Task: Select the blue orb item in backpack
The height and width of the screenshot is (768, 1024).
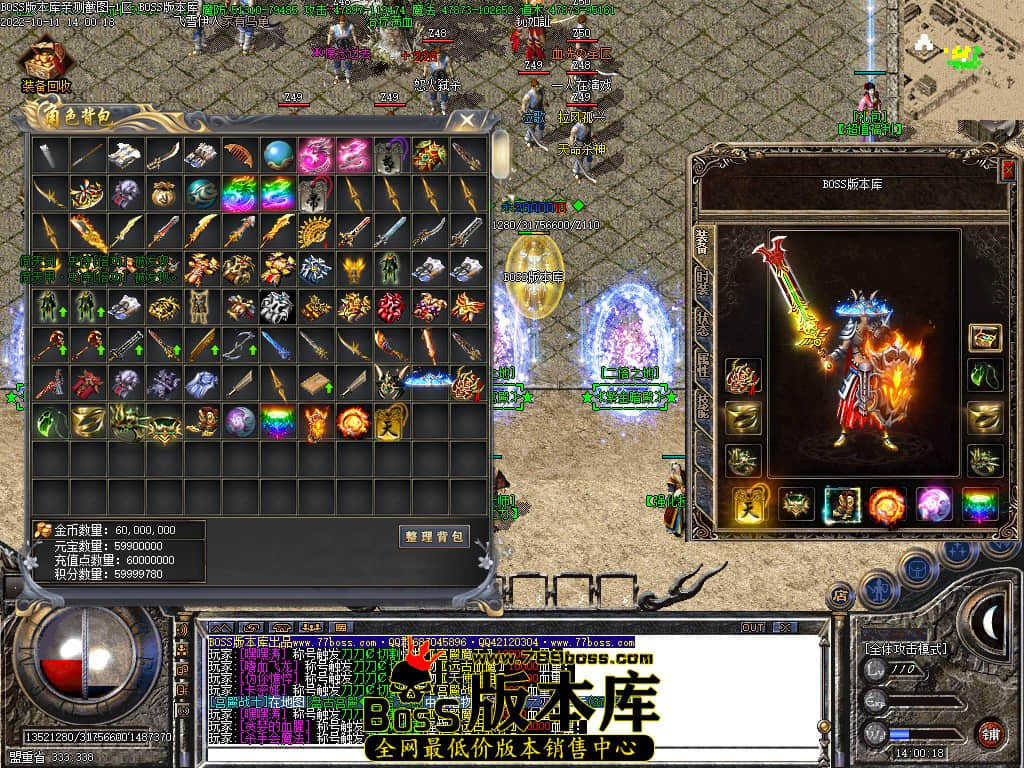Action: pyautogui.click(x=278, y=155)
